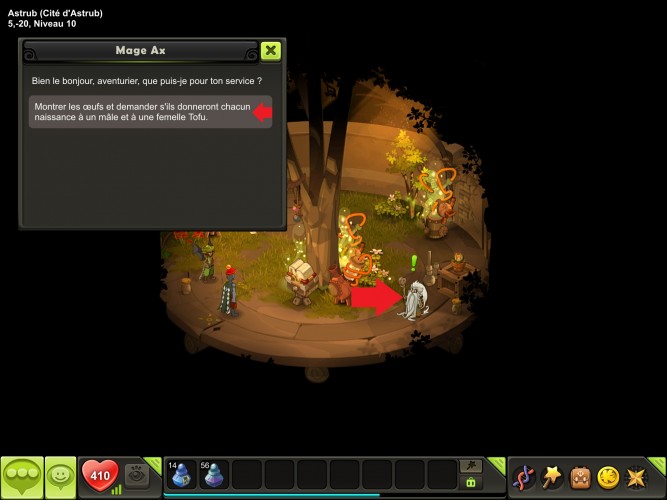667x500 pixels.
Task: Open the smiley emote menu
Action: click(61, 475)
